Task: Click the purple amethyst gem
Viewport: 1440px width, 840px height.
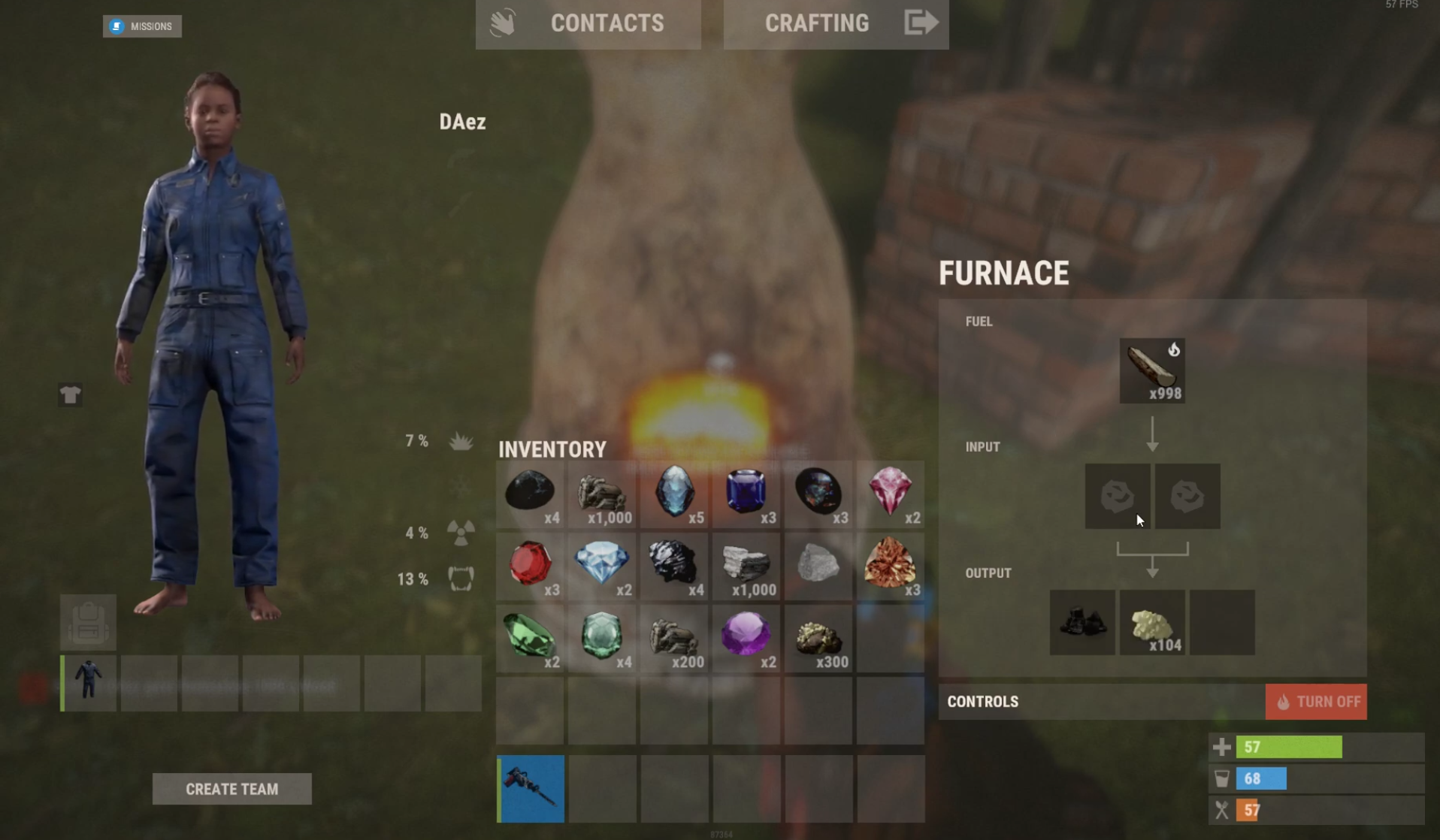Action: 746,638
